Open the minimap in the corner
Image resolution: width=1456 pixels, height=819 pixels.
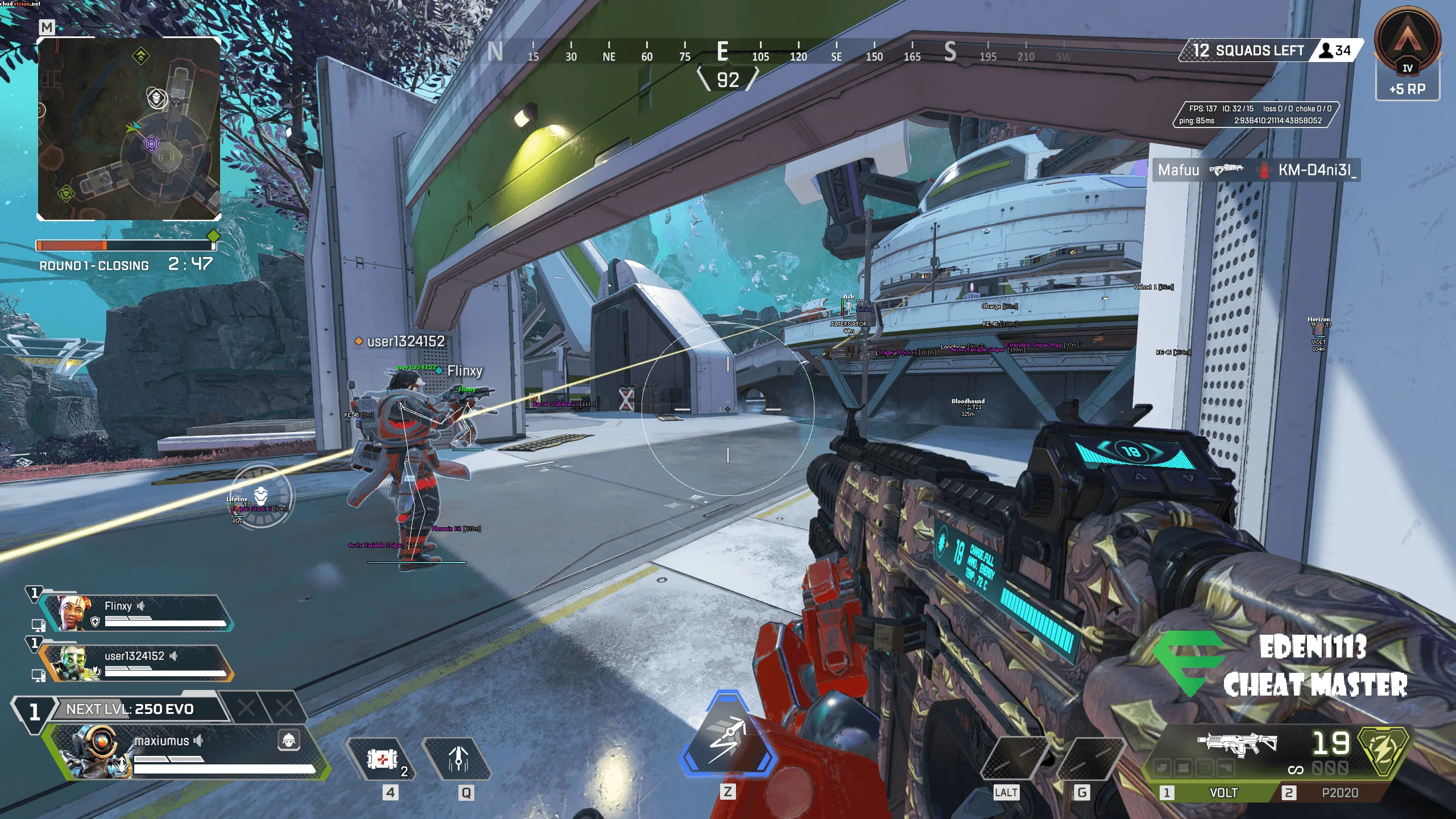pyautogui.click(x=129, y=129)
